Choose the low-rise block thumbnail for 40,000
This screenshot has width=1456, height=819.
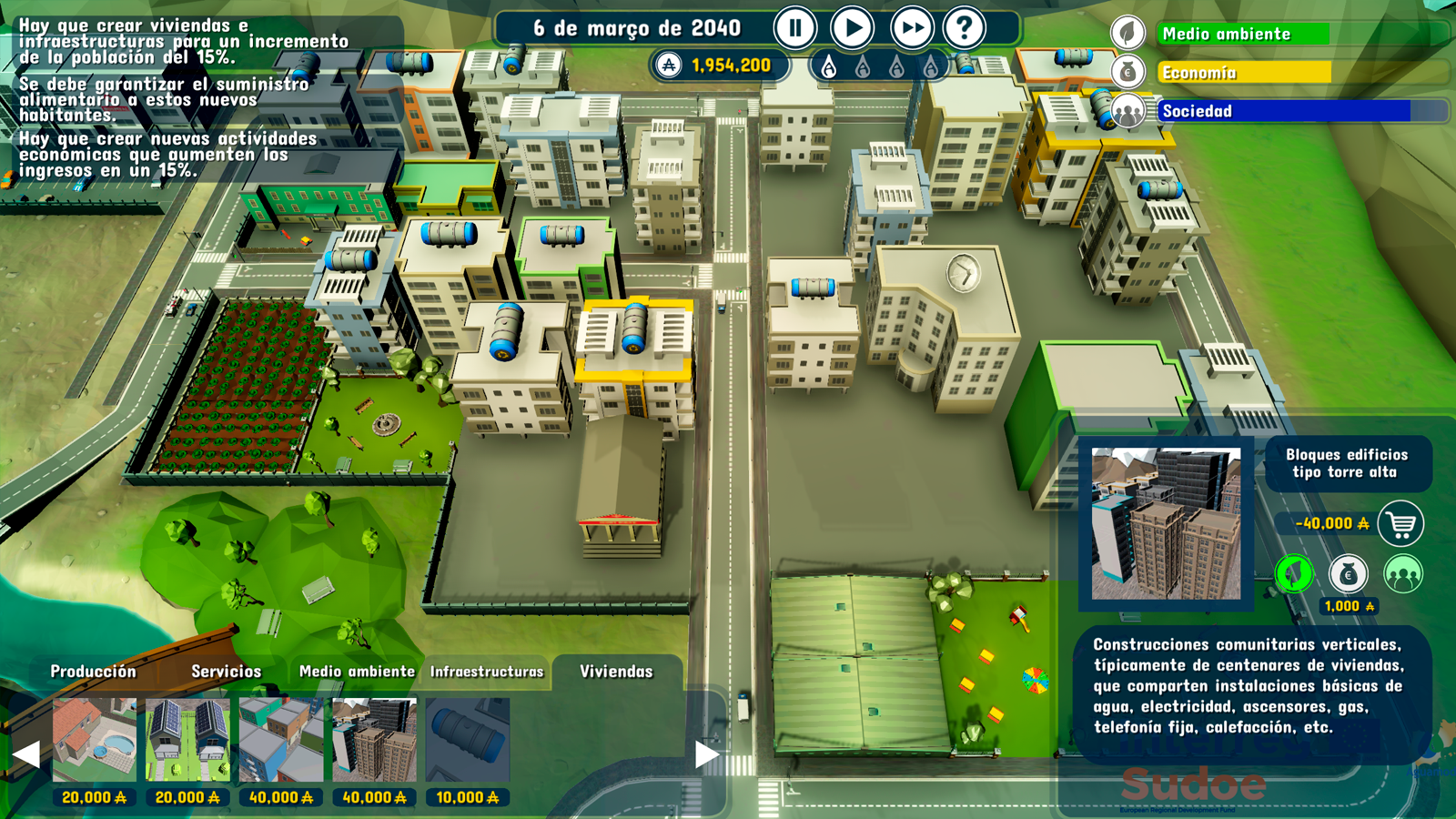click(281, 740)
